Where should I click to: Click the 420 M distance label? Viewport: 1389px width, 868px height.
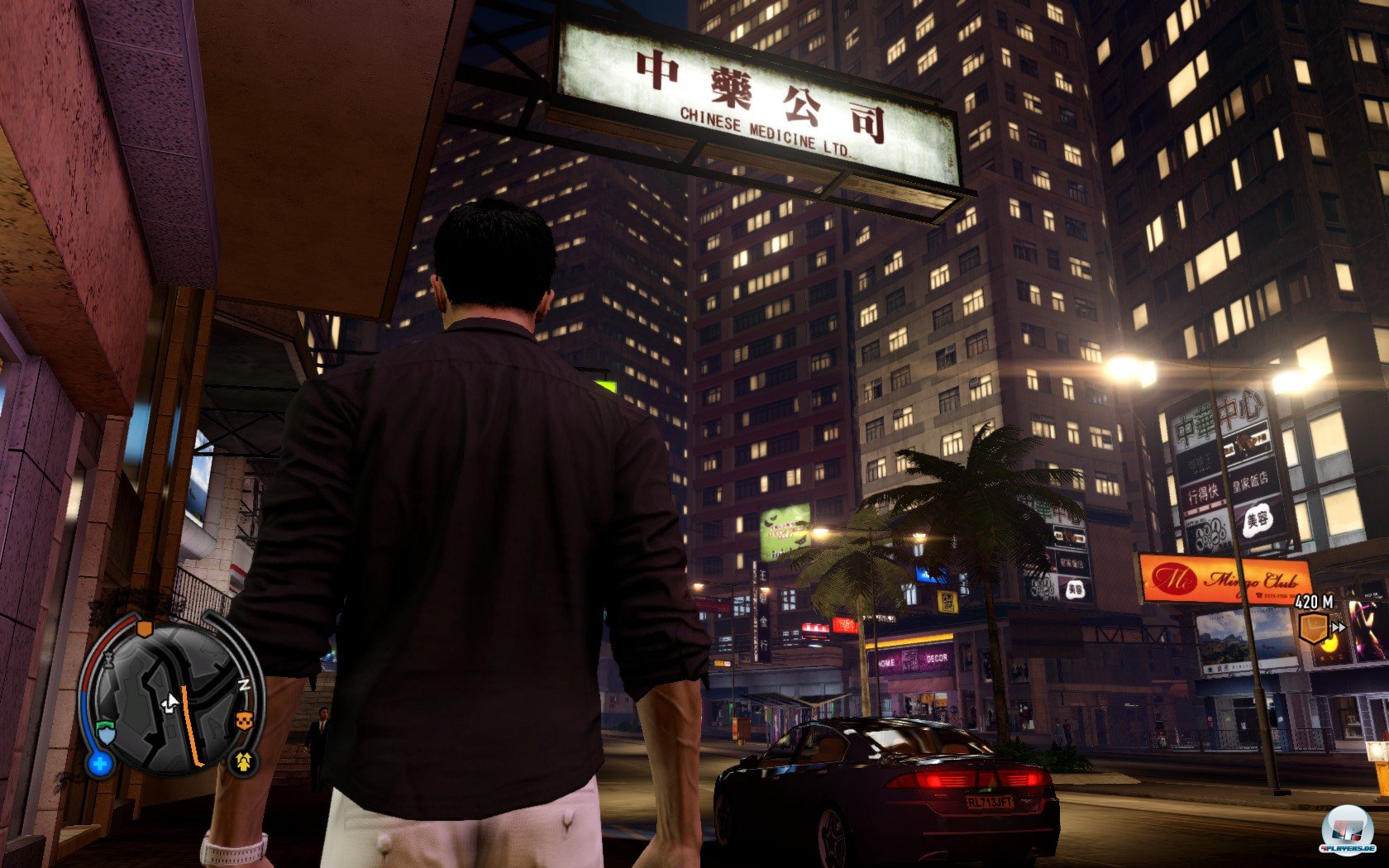(1313, 601)
